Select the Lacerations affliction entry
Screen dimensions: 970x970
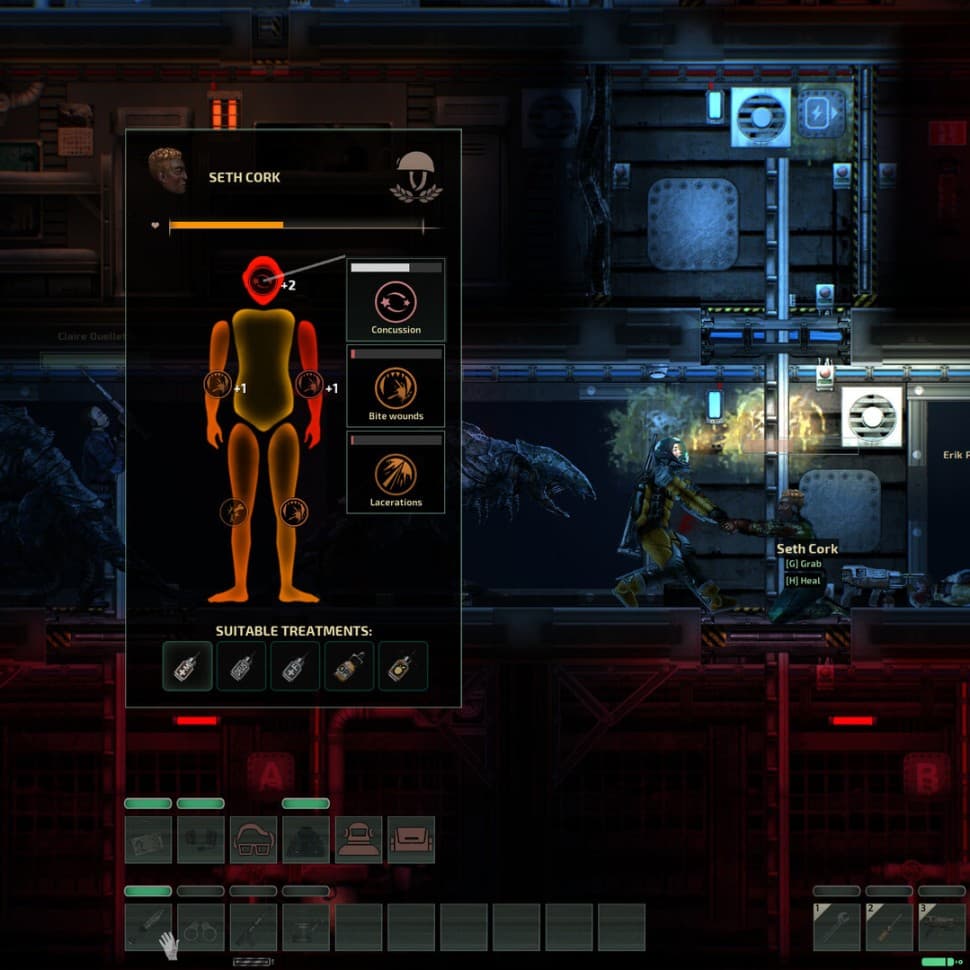point(395,473)
